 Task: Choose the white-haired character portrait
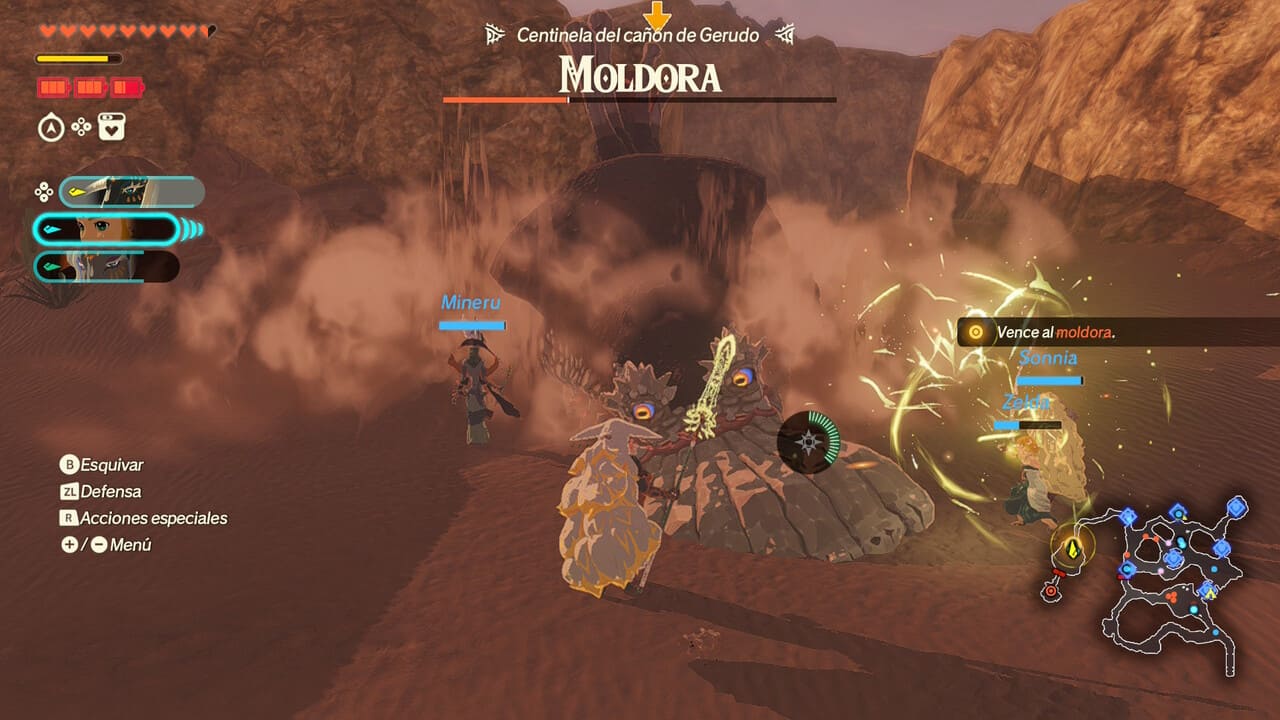106,267
